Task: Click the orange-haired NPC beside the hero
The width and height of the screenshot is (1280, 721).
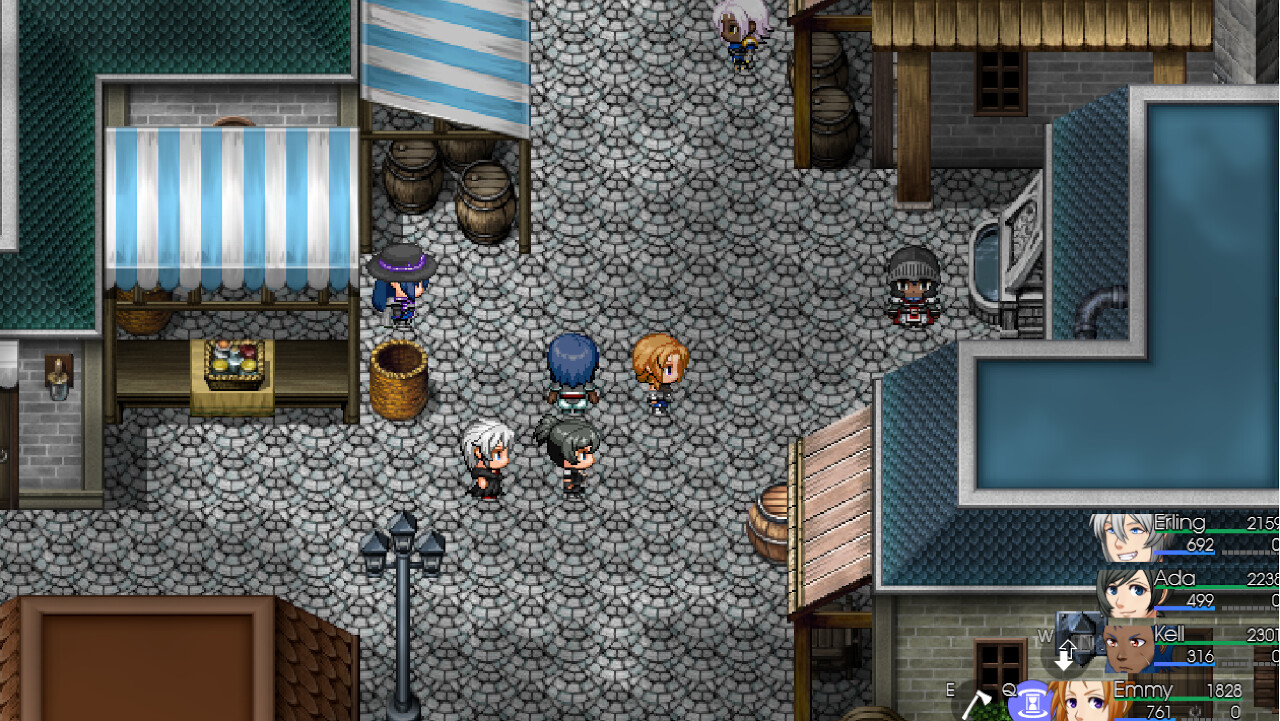Action: coord(660,375)
